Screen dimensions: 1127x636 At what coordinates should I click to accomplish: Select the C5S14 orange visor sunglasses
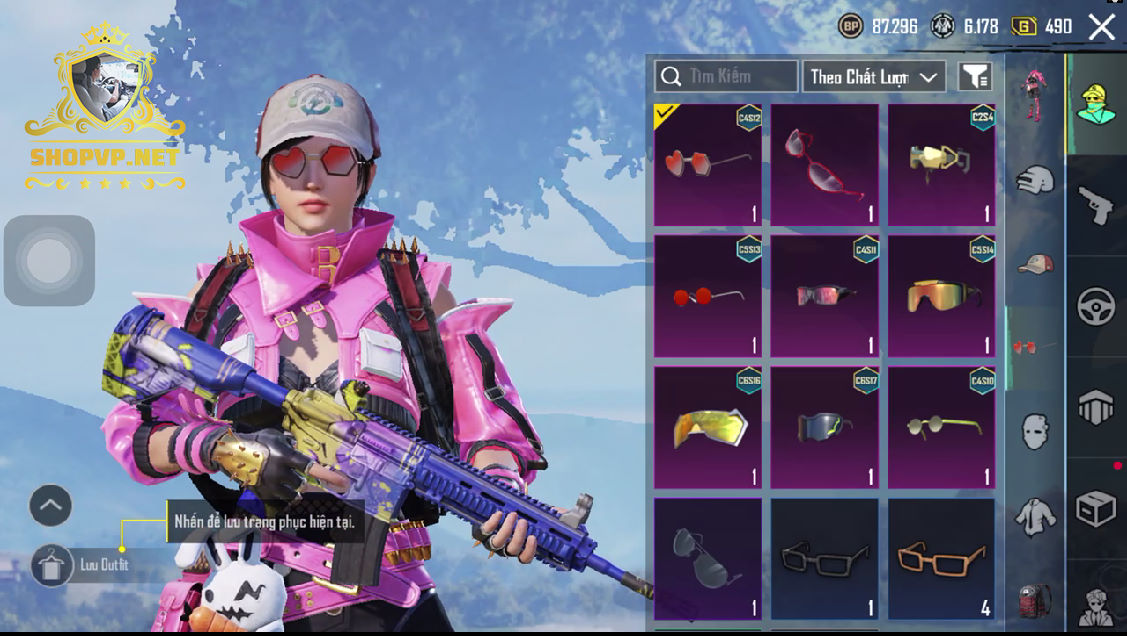point(941,296)
